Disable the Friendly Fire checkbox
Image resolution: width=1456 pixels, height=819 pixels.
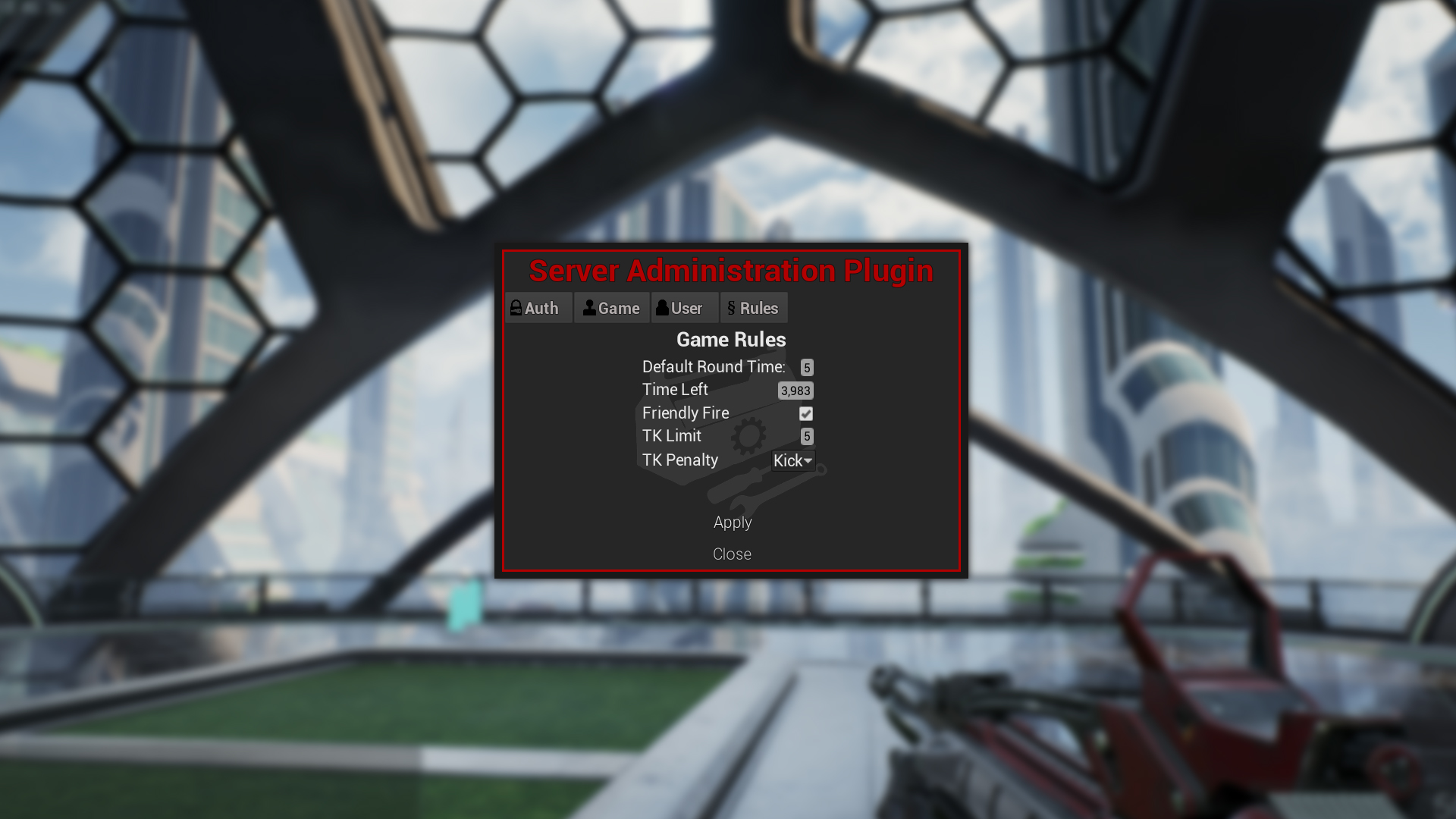(806, 413)
